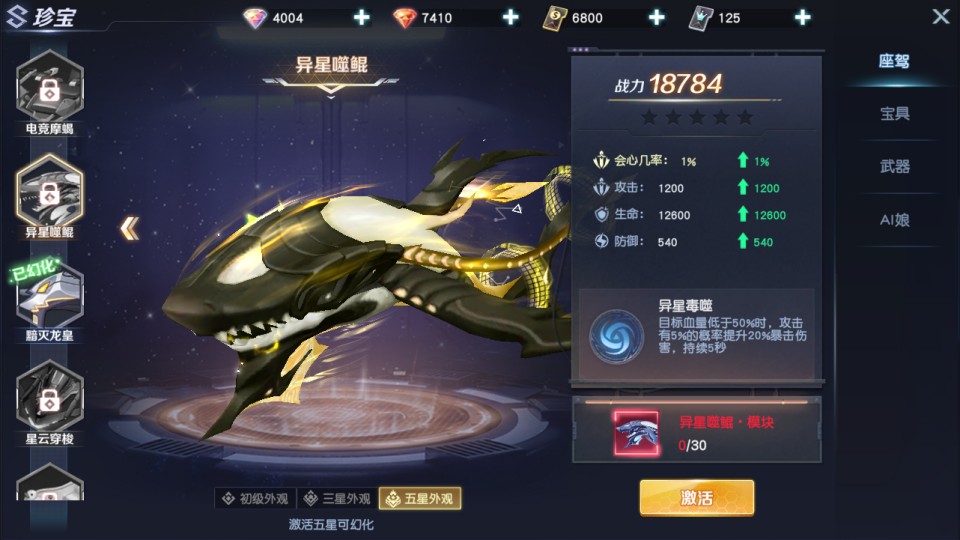Switch to the 座驾 tab
This screenshot has height=540, width=960.
[x=894, y=61]
